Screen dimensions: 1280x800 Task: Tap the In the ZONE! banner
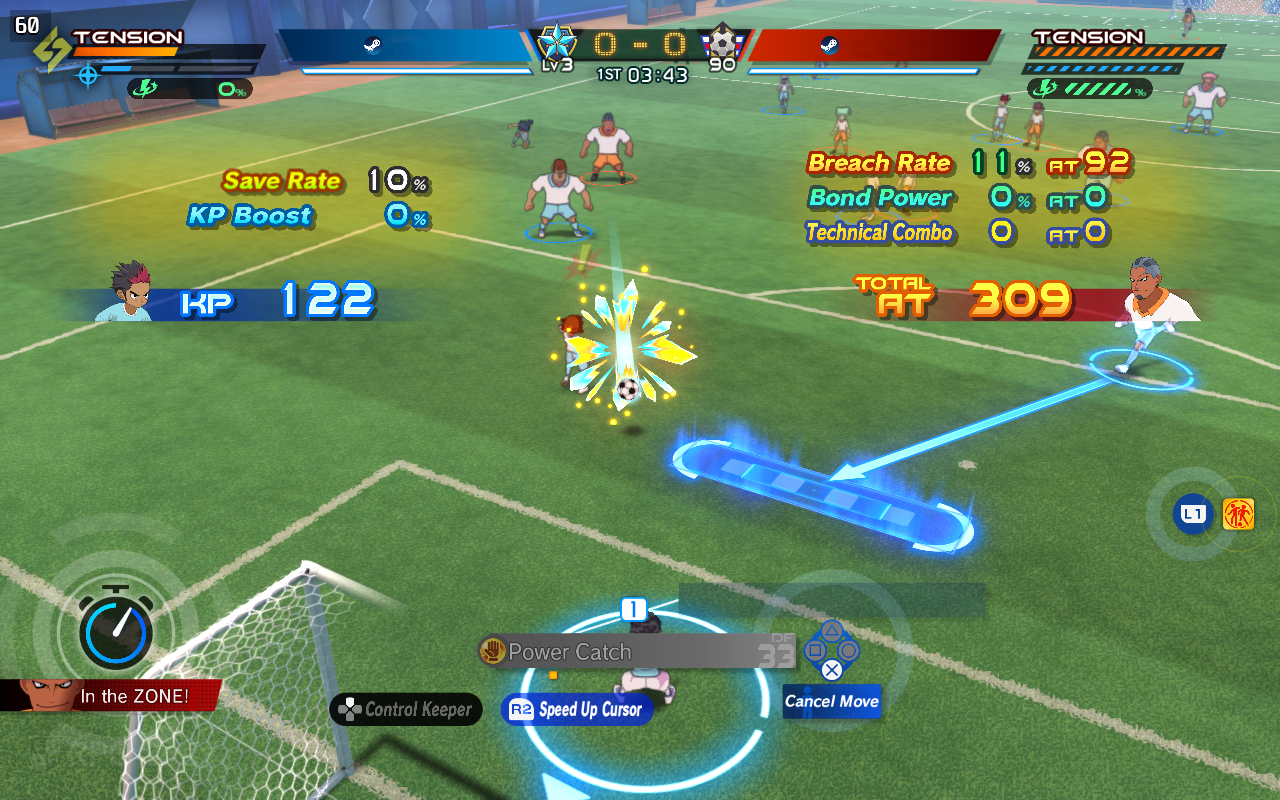[x=120, y=696]
